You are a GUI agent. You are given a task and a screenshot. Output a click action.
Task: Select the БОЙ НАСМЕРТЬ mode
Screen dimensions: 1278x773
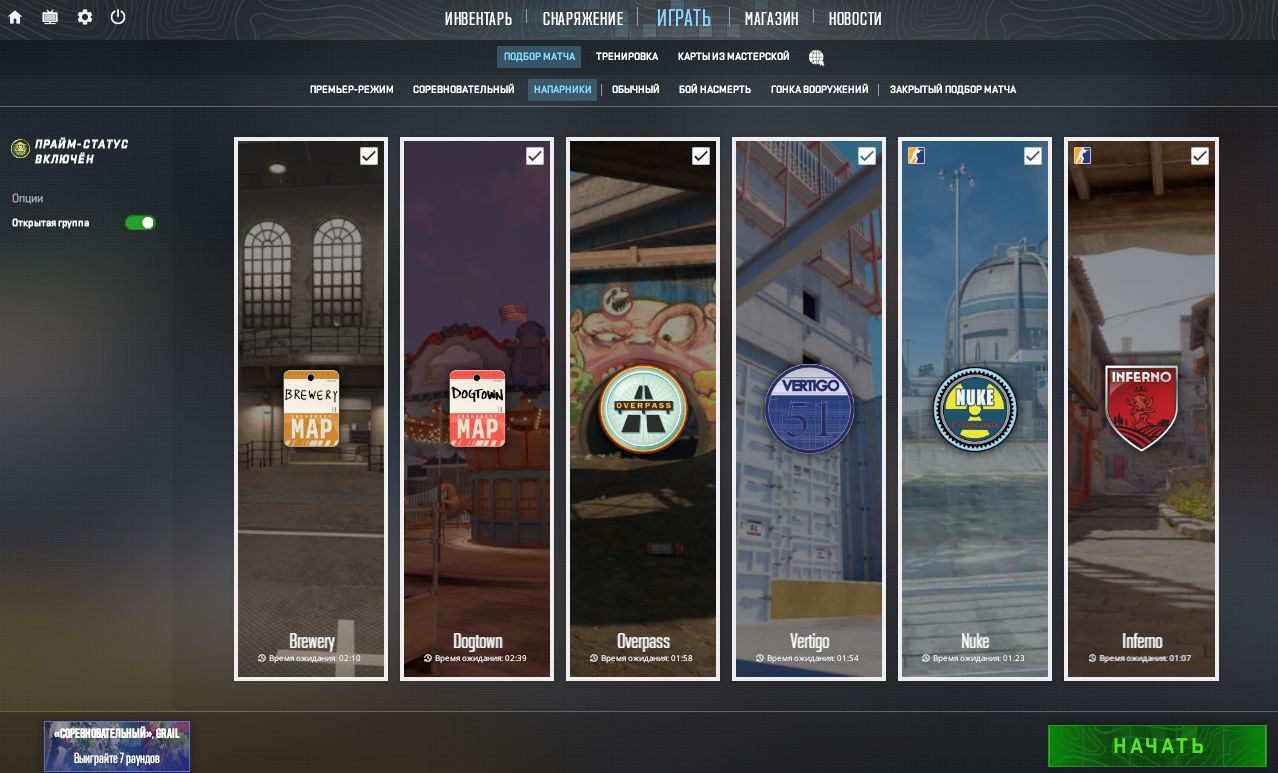[x=714, y=90]
